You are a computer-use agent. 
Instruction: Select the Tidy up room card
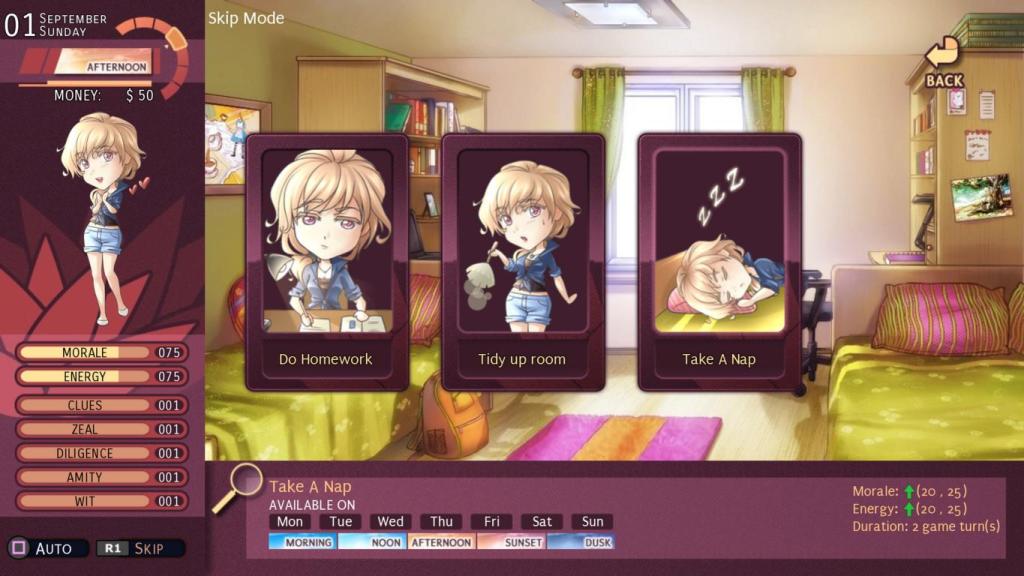tap(522, 262)
